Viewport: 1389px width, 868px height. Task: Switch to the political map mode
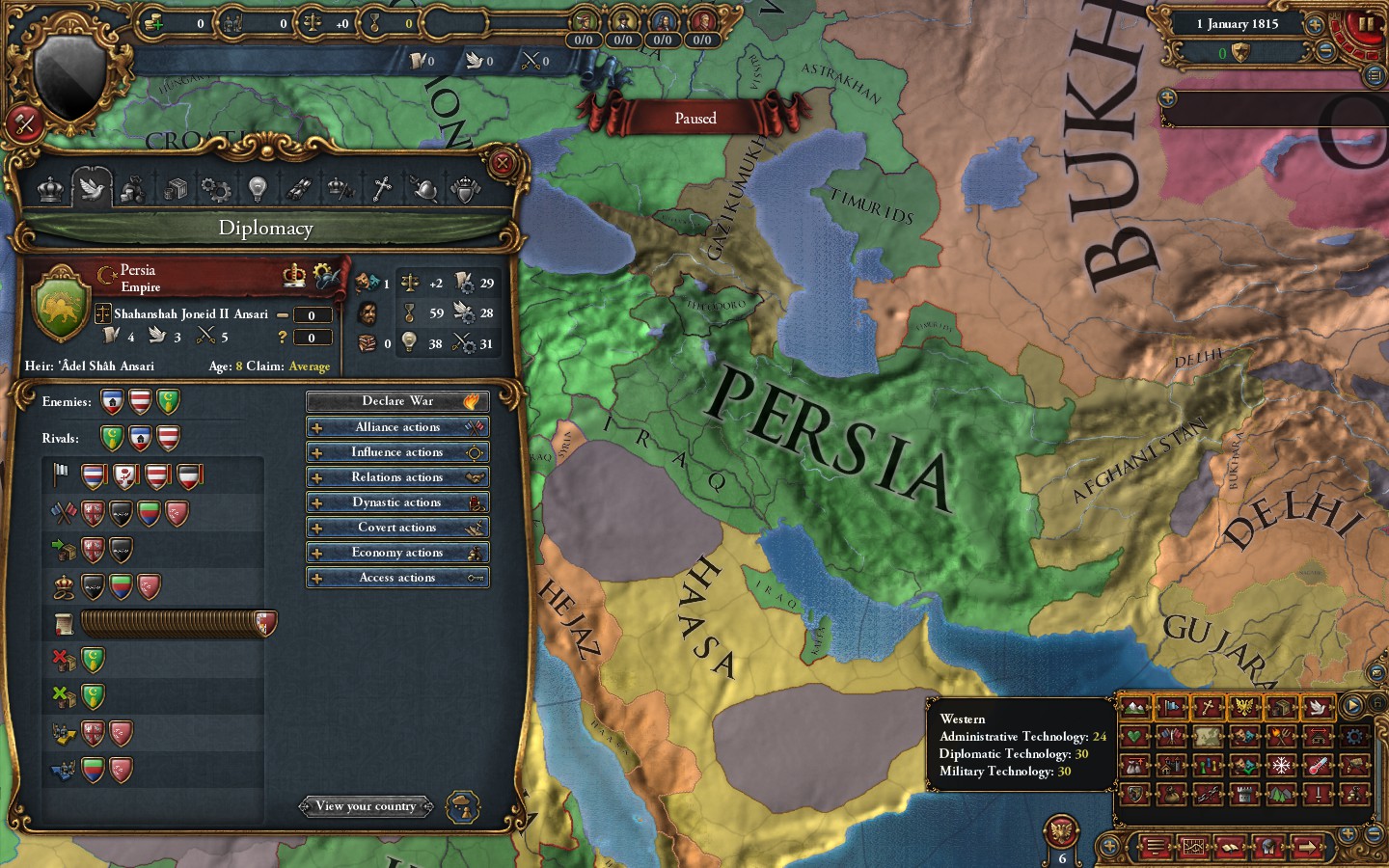[1171, 708]
